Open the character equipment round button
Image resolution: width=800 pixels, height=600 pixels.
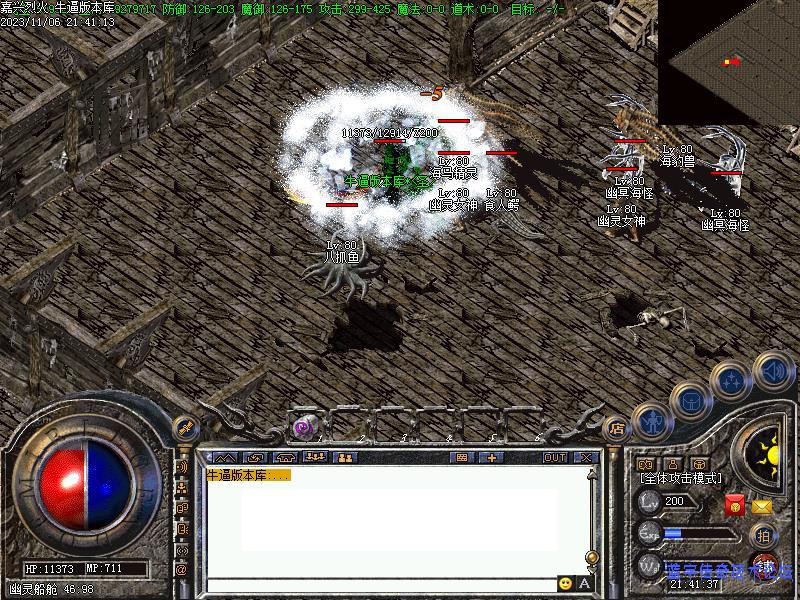tap(653, 421)
